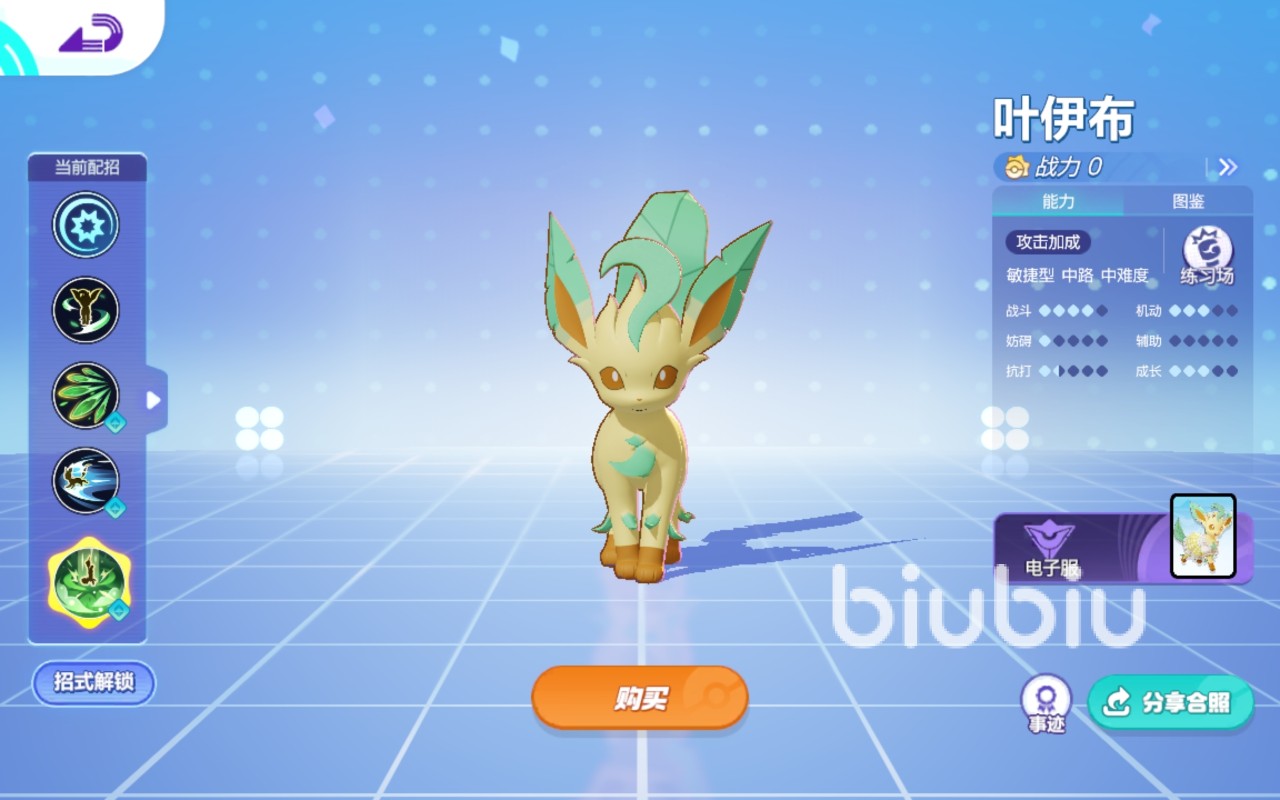This screenshot has width=1280, height=800.
Task: Expand details with the double-chevron beside 战力
Action: tap(1227, 168)
